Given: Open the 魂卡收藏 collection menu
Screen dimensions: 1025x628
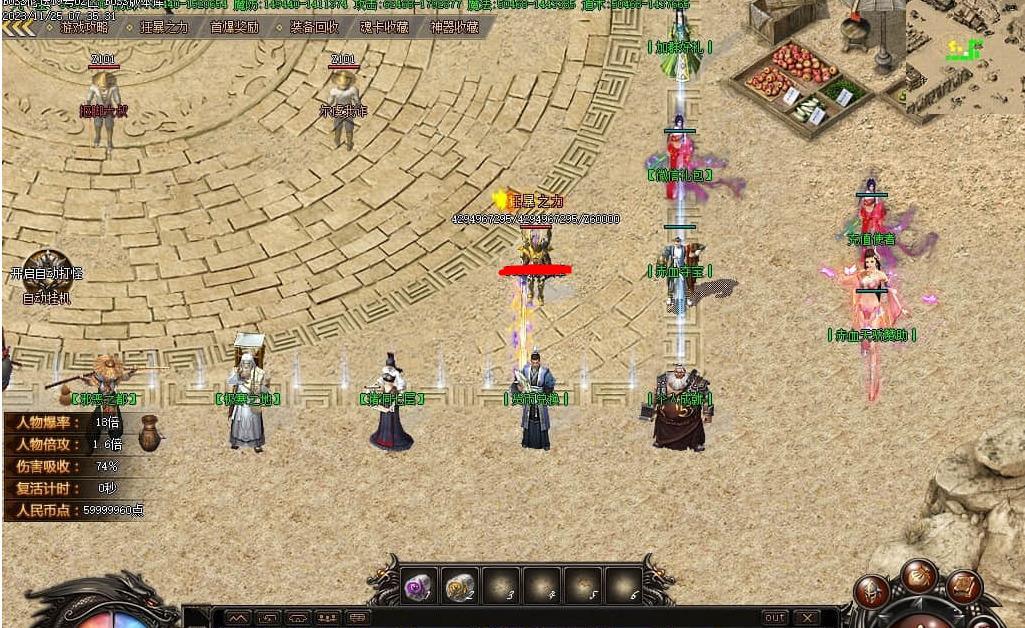Looking at the screenshot, I should click(x=384, y=28).
